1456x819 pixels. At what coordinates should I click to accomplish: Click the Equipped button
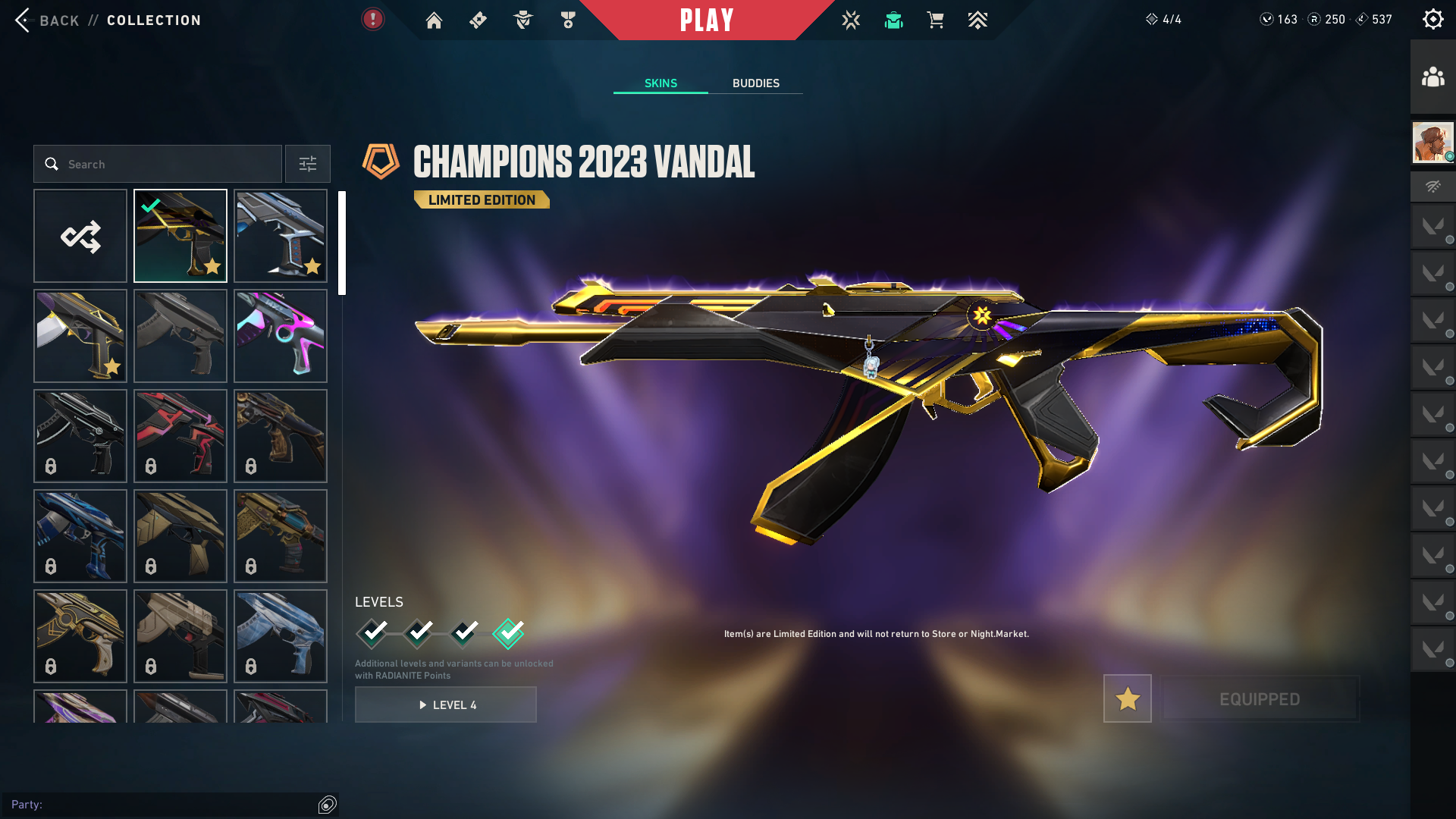pos(1260,698)
